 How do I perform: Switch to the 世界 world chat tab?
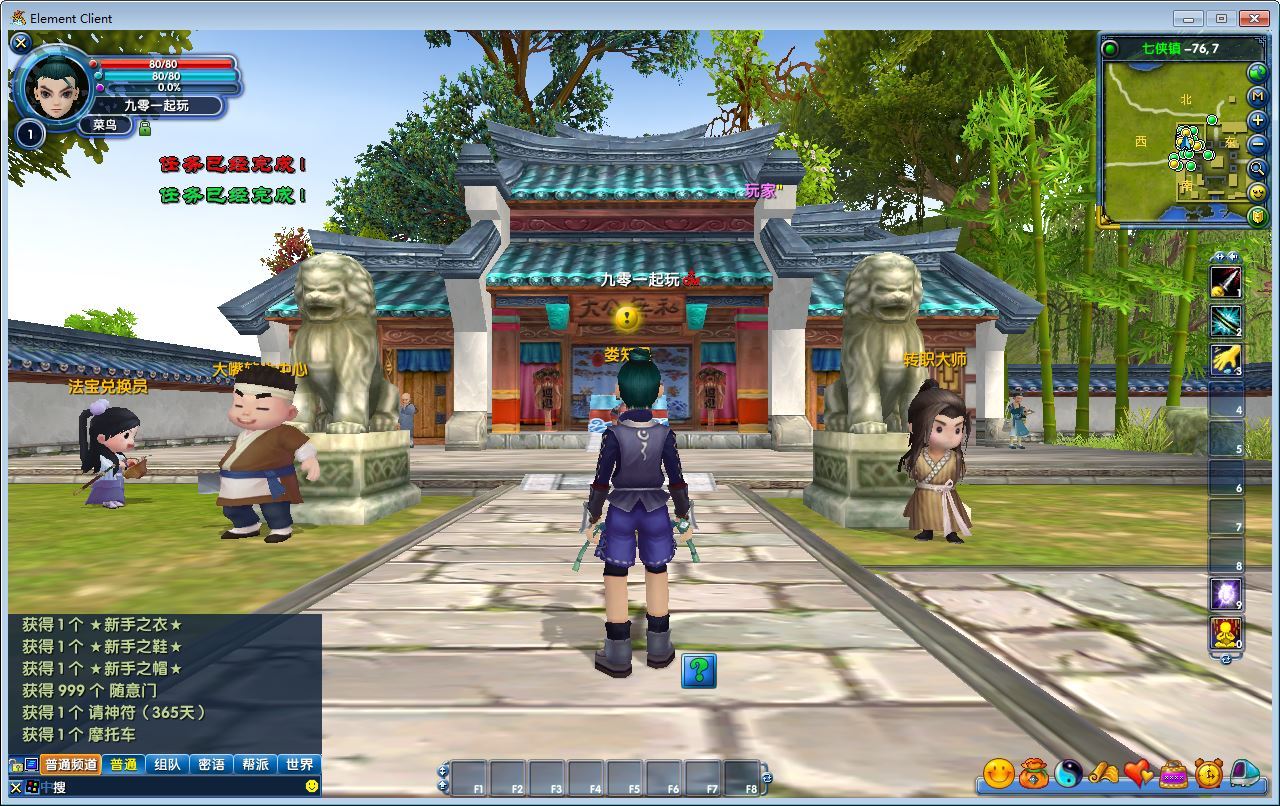pos(299,765)
